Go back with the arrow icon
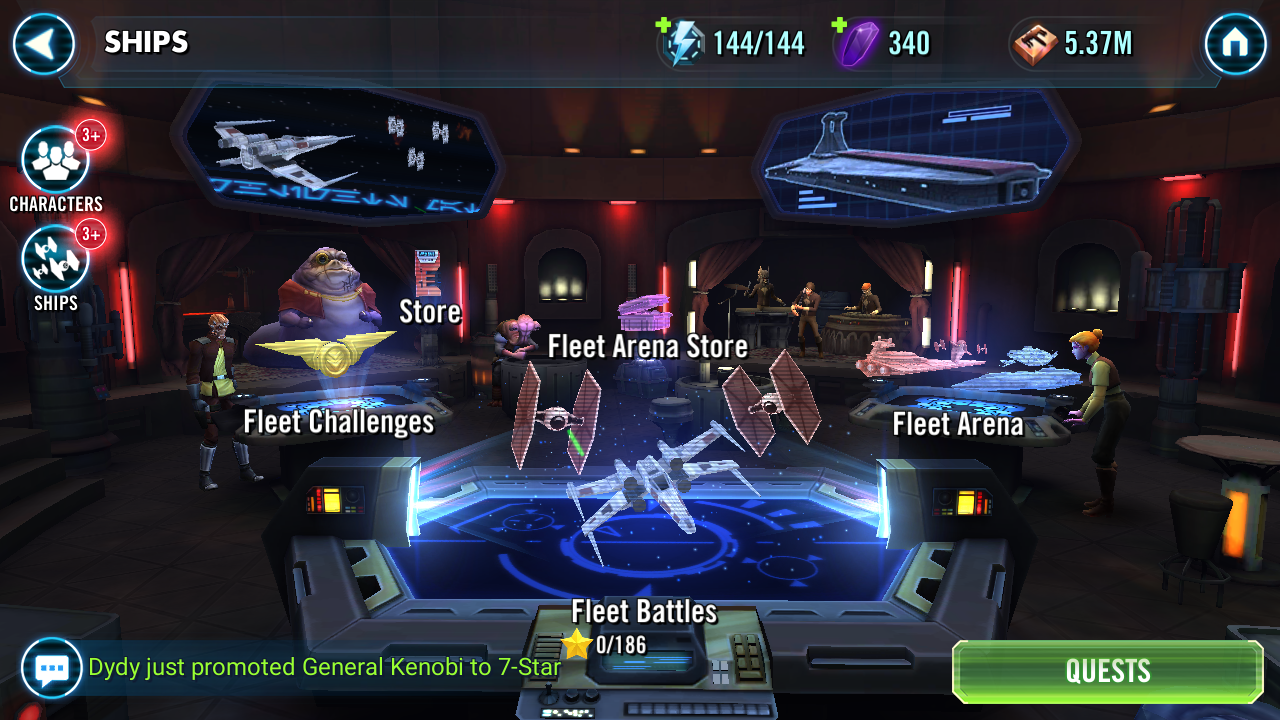 click(x=42, y=45)
